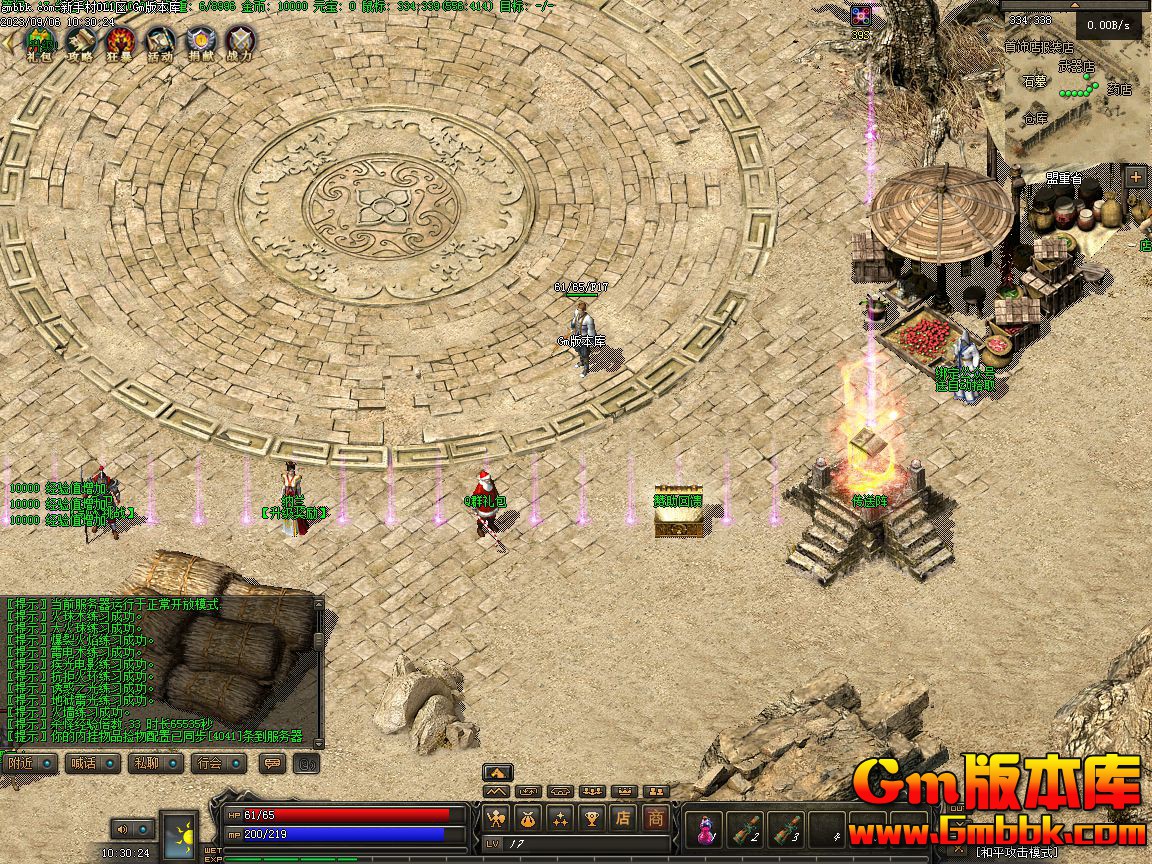Open the 店 shop button
This screenshot has height=864, width=1152.
pos(623,818)
